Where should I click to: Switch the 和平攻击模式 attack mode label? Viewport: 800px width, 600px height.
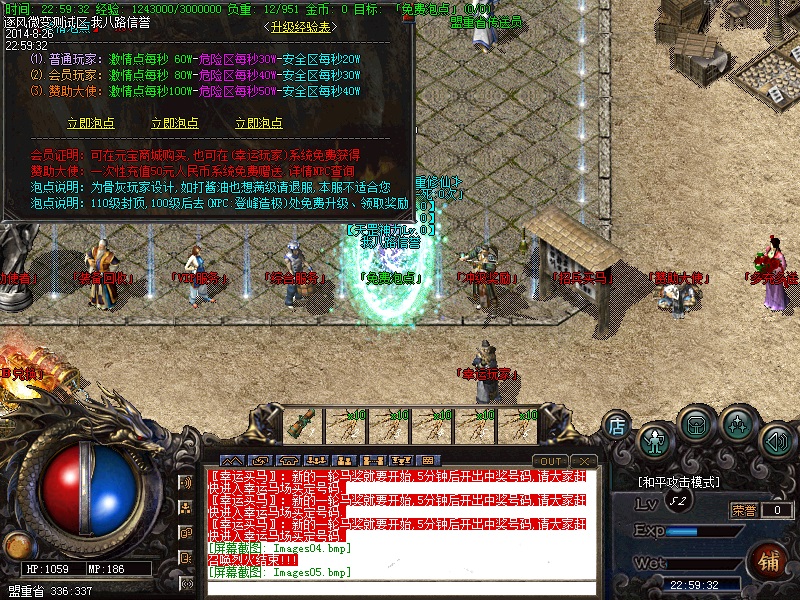pos(679,482)
